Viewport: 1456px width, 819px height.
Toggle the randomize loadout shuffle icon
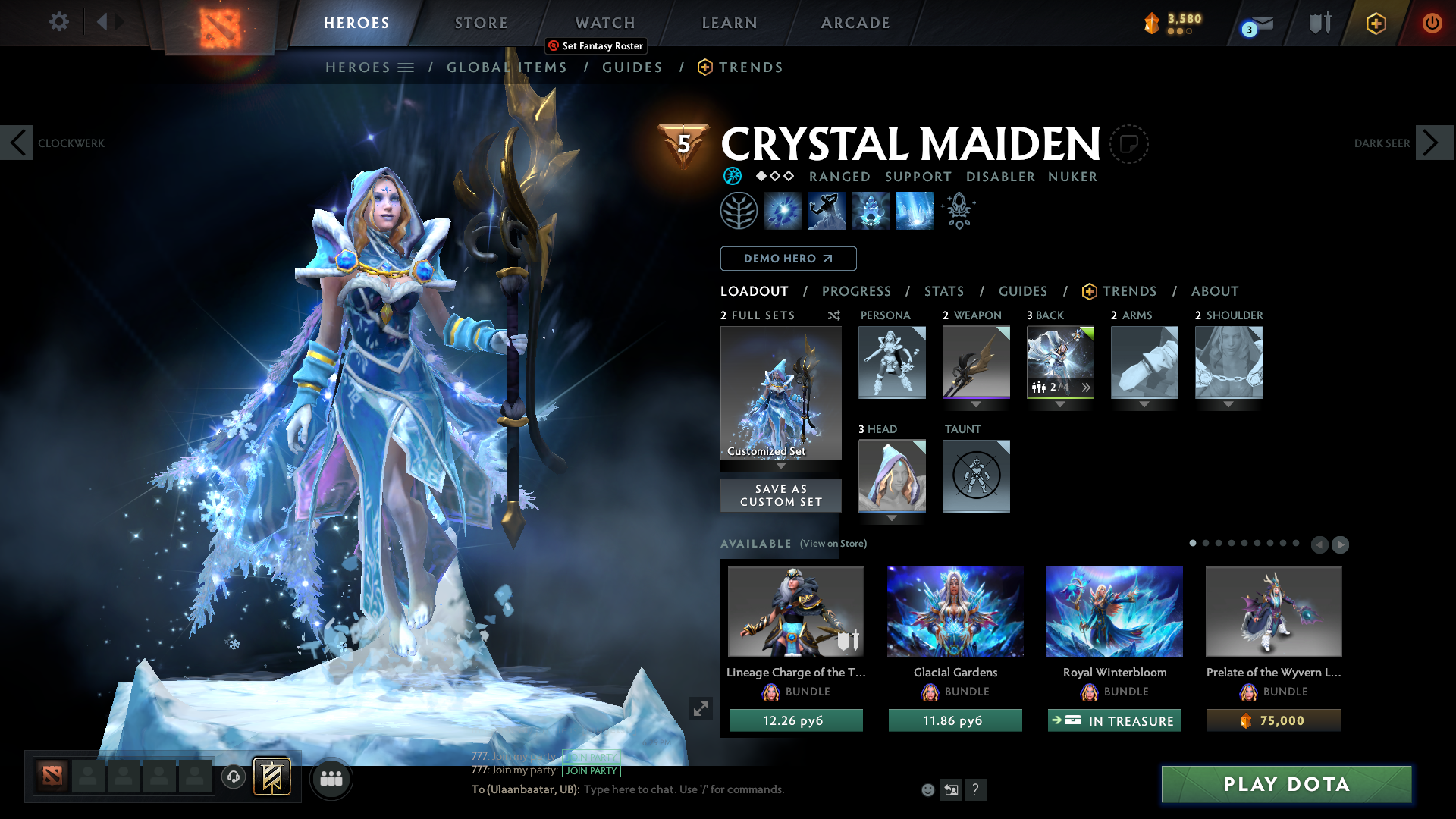833,315
